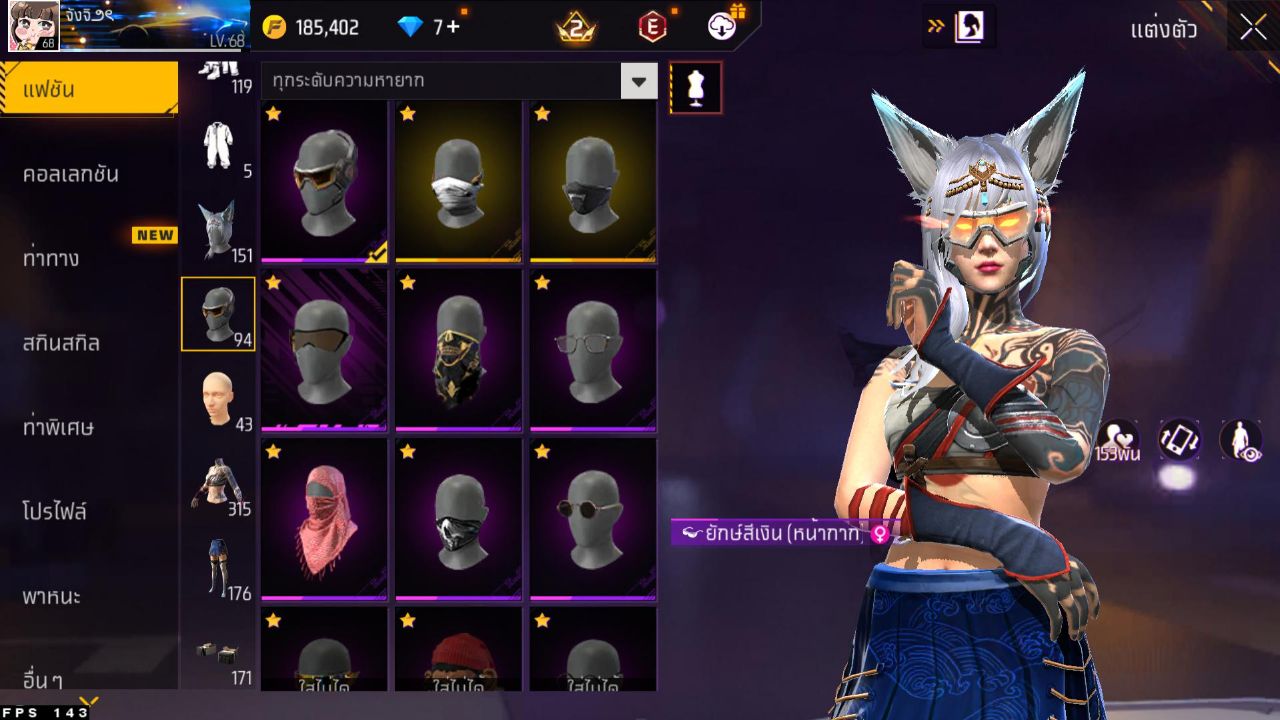Open the photo booth icon near the top right
The width and height of the screenshot is (1280, 720).
pos(966,27)
